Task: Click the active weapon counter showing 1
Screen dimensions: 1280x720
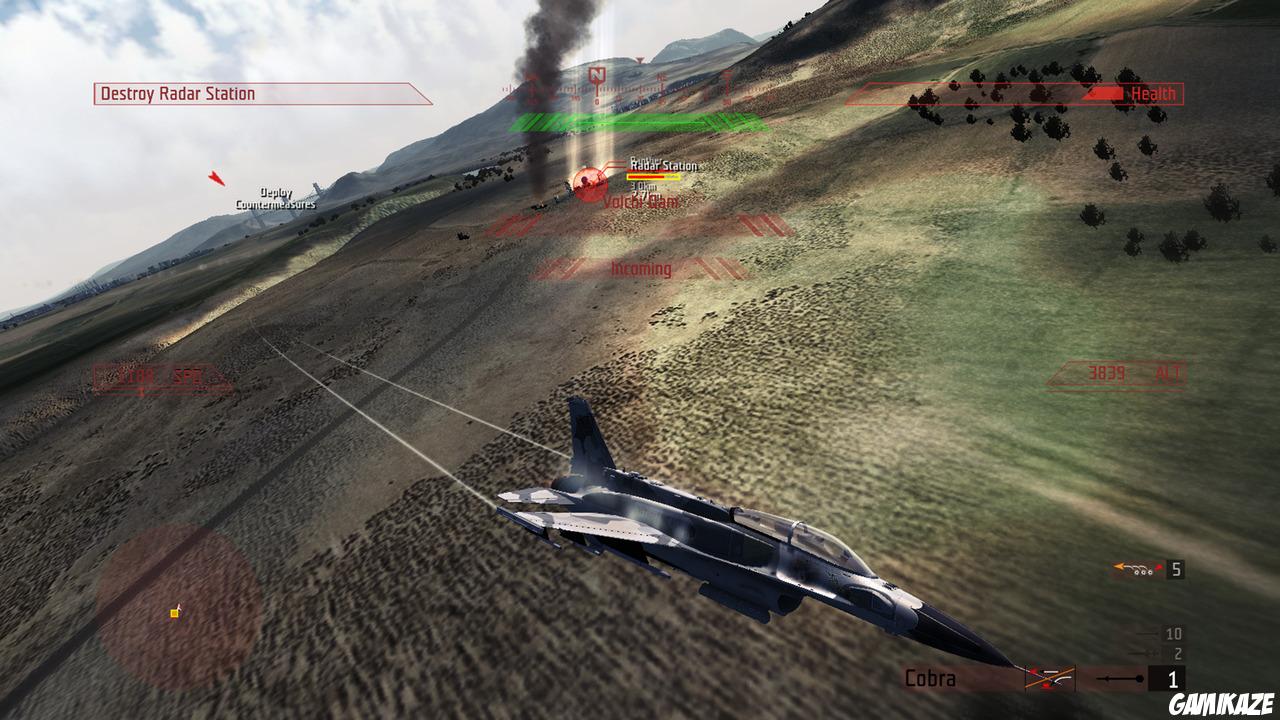Action: tap(1172, 678)
